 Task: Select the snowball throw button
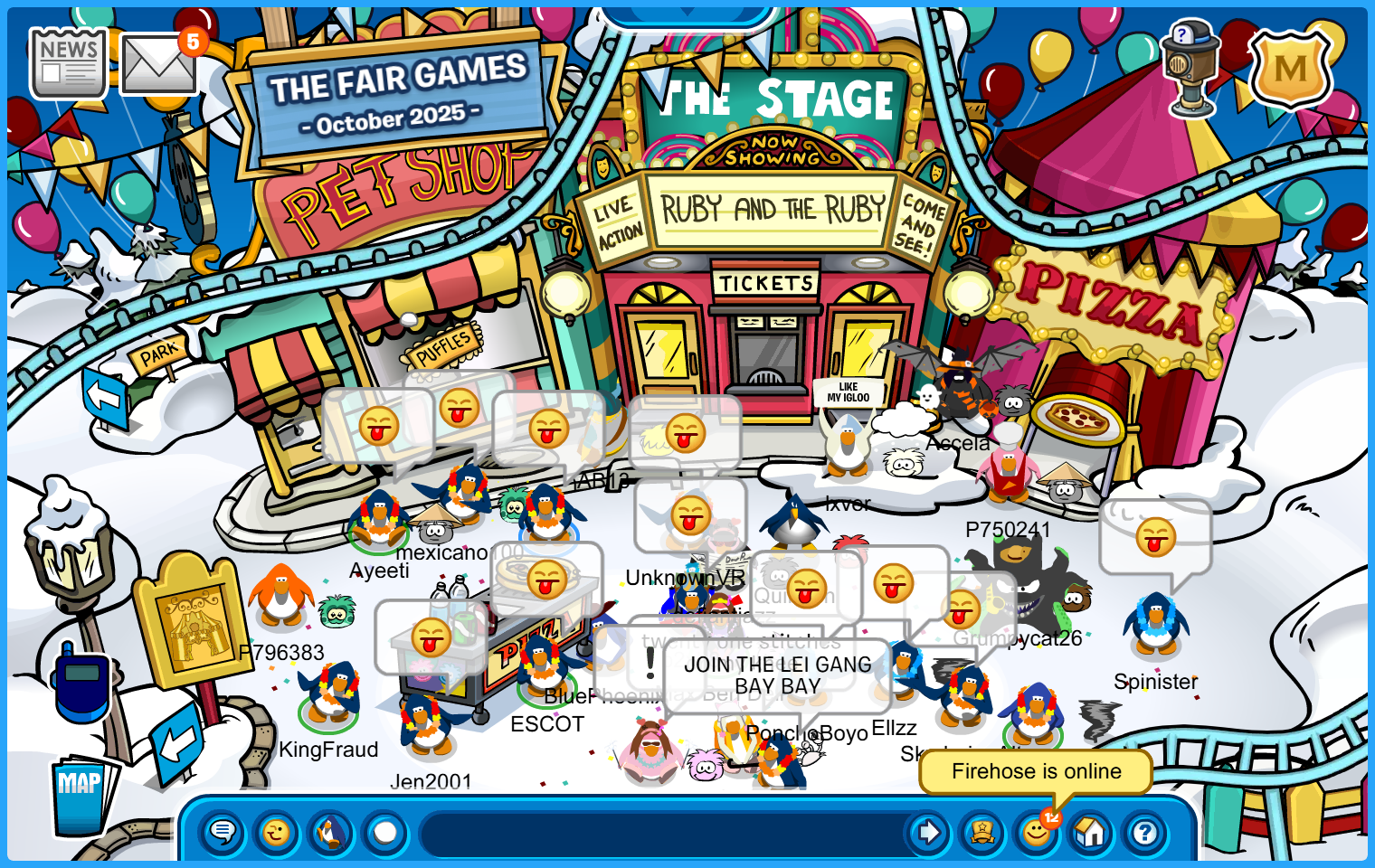[x=385, y=832]
